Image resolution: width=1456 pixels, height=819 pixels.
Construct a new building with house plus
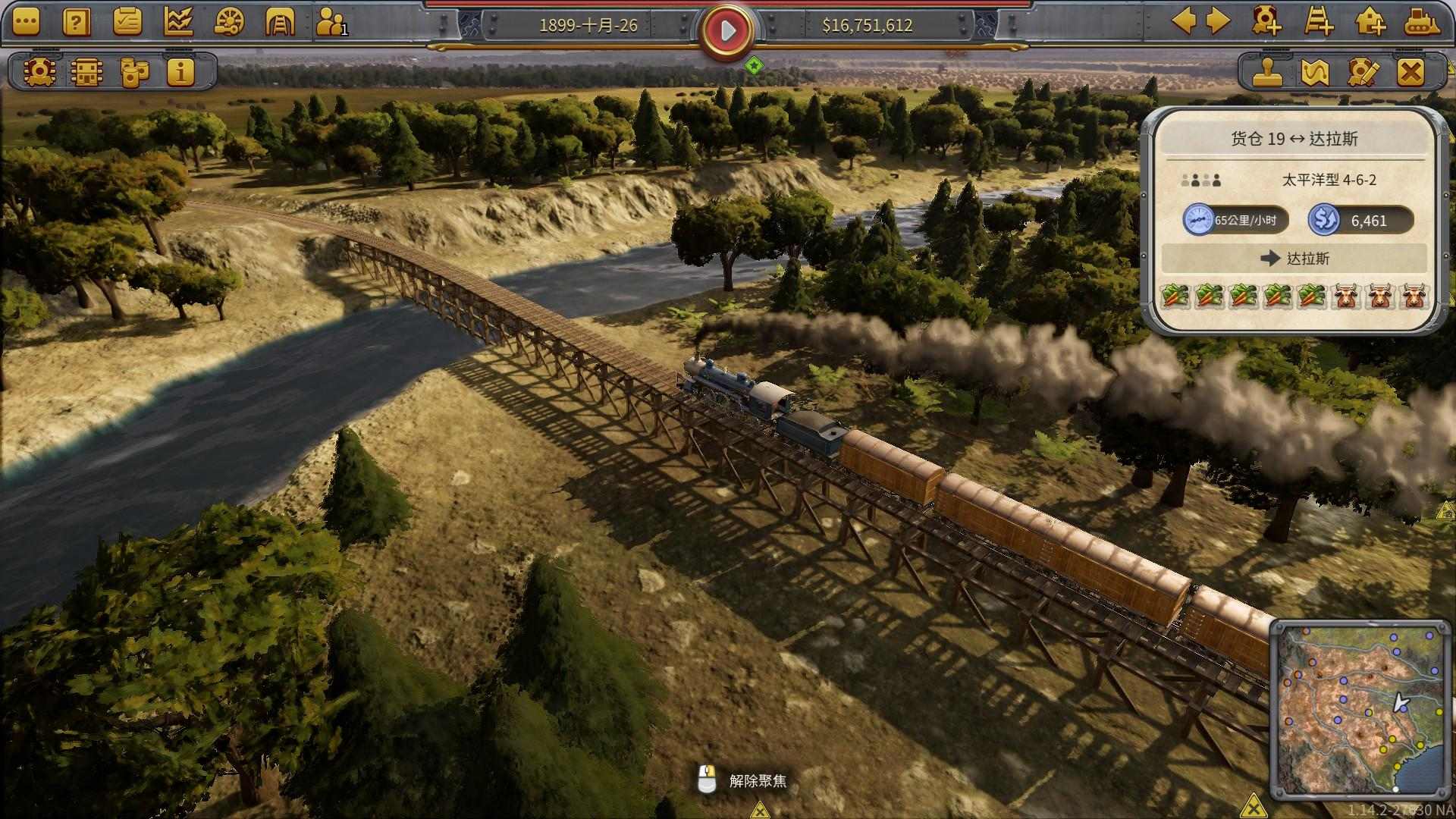tap(1370, 21)
